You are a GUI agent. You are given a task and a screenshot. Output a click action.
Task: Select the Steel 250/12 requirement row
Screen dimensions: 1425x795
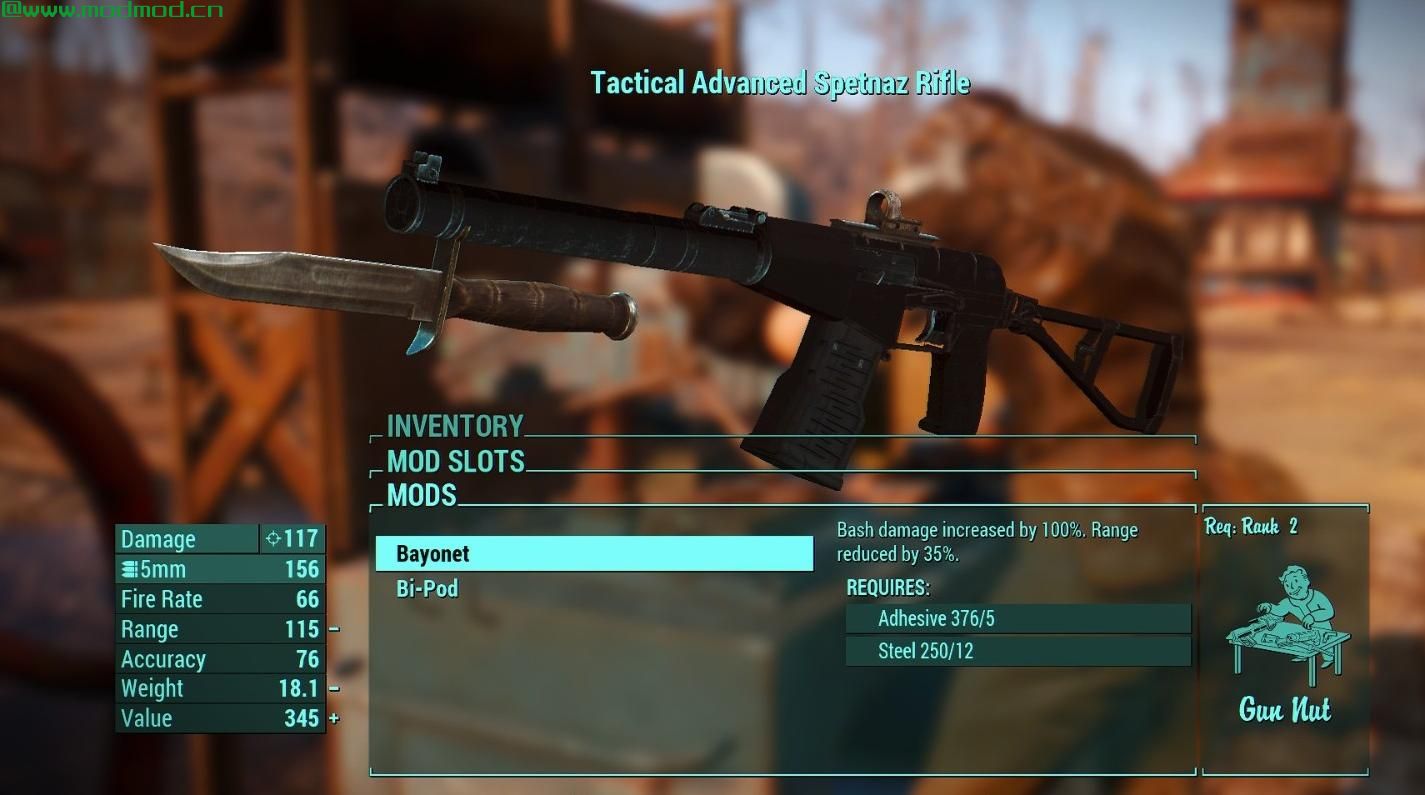[1018, 651]
